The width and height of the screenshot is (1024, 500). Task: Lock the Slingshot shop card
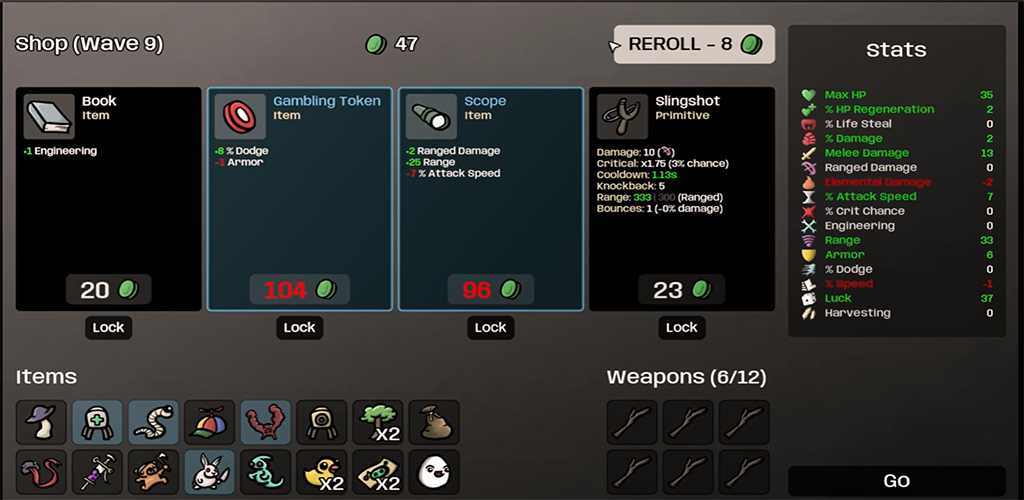(681, 327)
